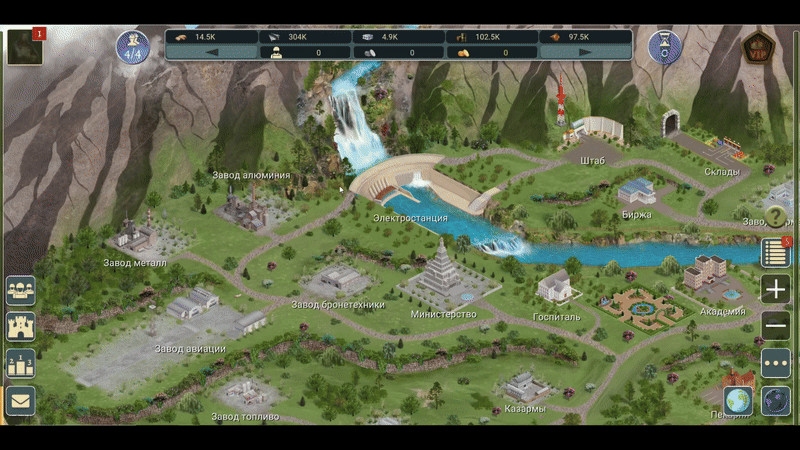The image size is (800, 450).
Task: Show next resources with the right arrow
Action: (x=585, y=53)
